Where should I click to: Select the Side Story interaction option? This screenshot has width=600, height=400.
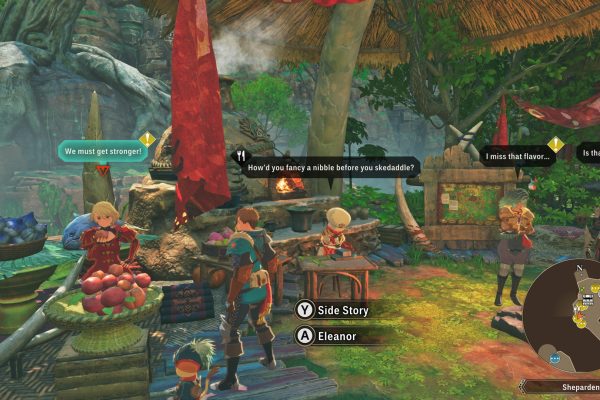point(335,311)
